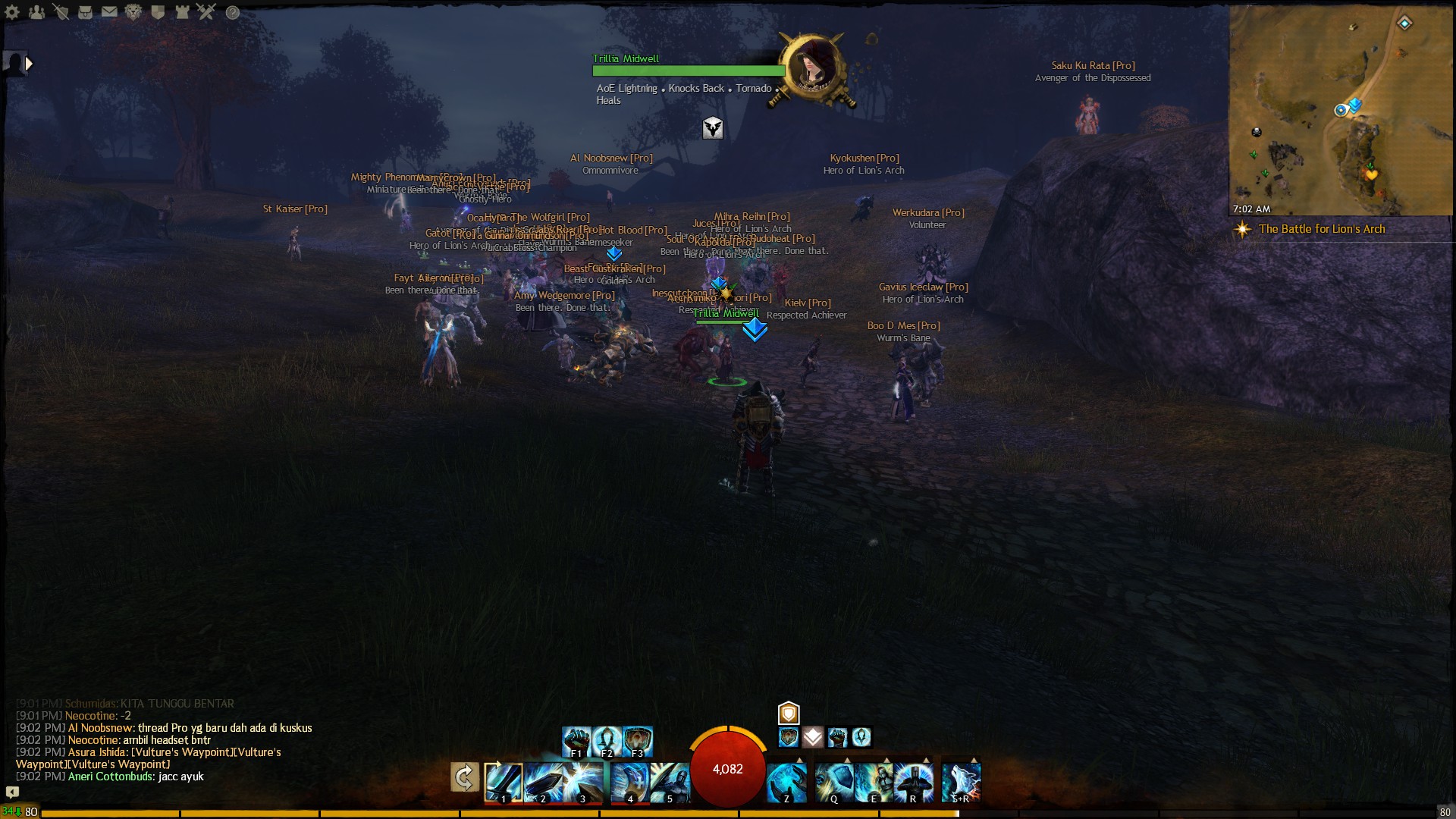This screenshot has height=819, width=1456.
Task: Open the Black Lion Trading Company lion icon
Action: point(133,12)
